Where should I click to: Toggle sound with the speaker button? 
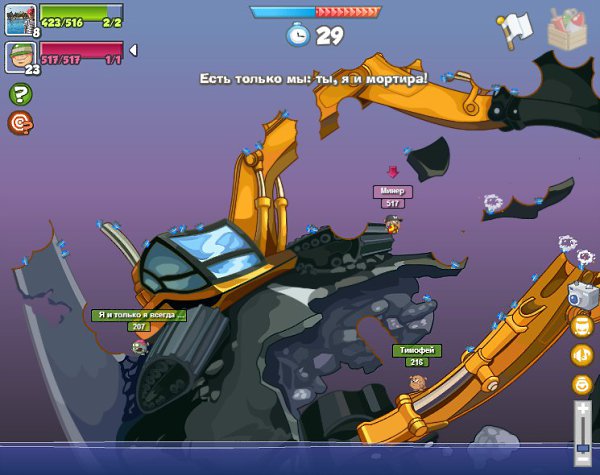pos(582,354)
